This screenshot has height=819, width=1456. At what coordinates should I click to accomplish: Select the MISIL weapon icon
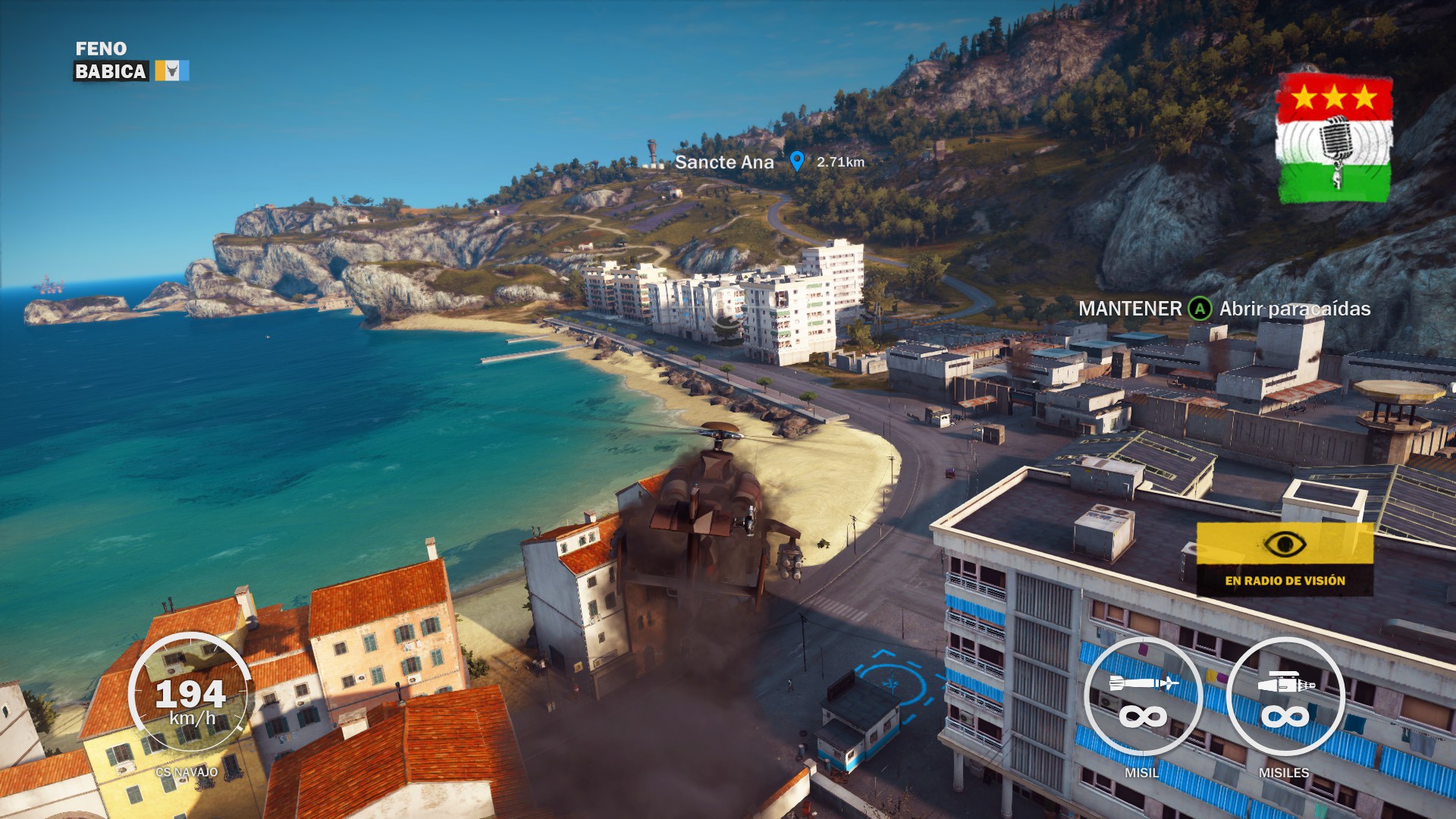(x=1143, y=698)
